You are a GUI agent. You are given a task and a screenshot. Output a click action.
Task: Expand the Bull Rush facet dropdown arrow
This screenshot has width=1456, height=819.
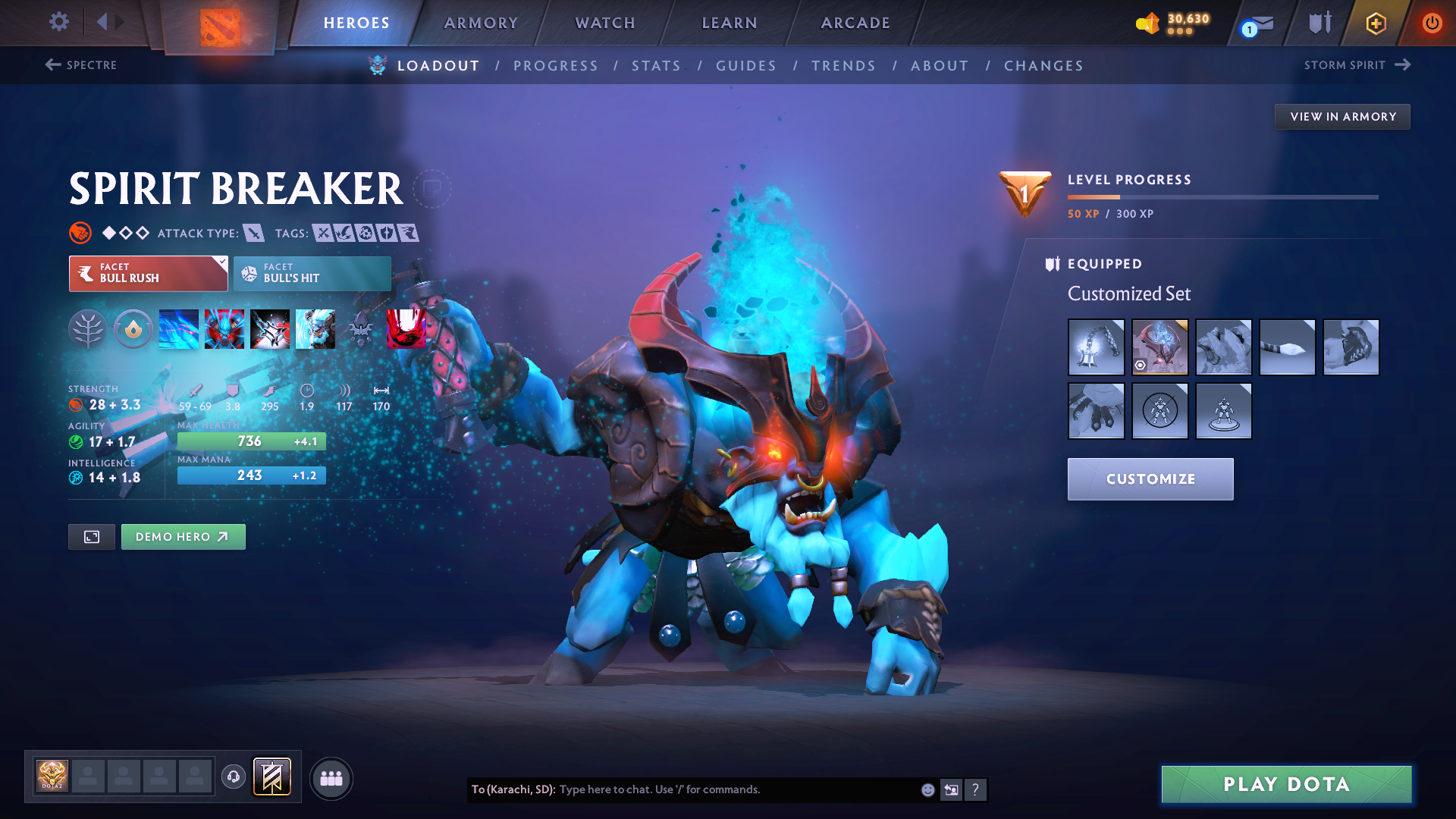coord(221,264)
